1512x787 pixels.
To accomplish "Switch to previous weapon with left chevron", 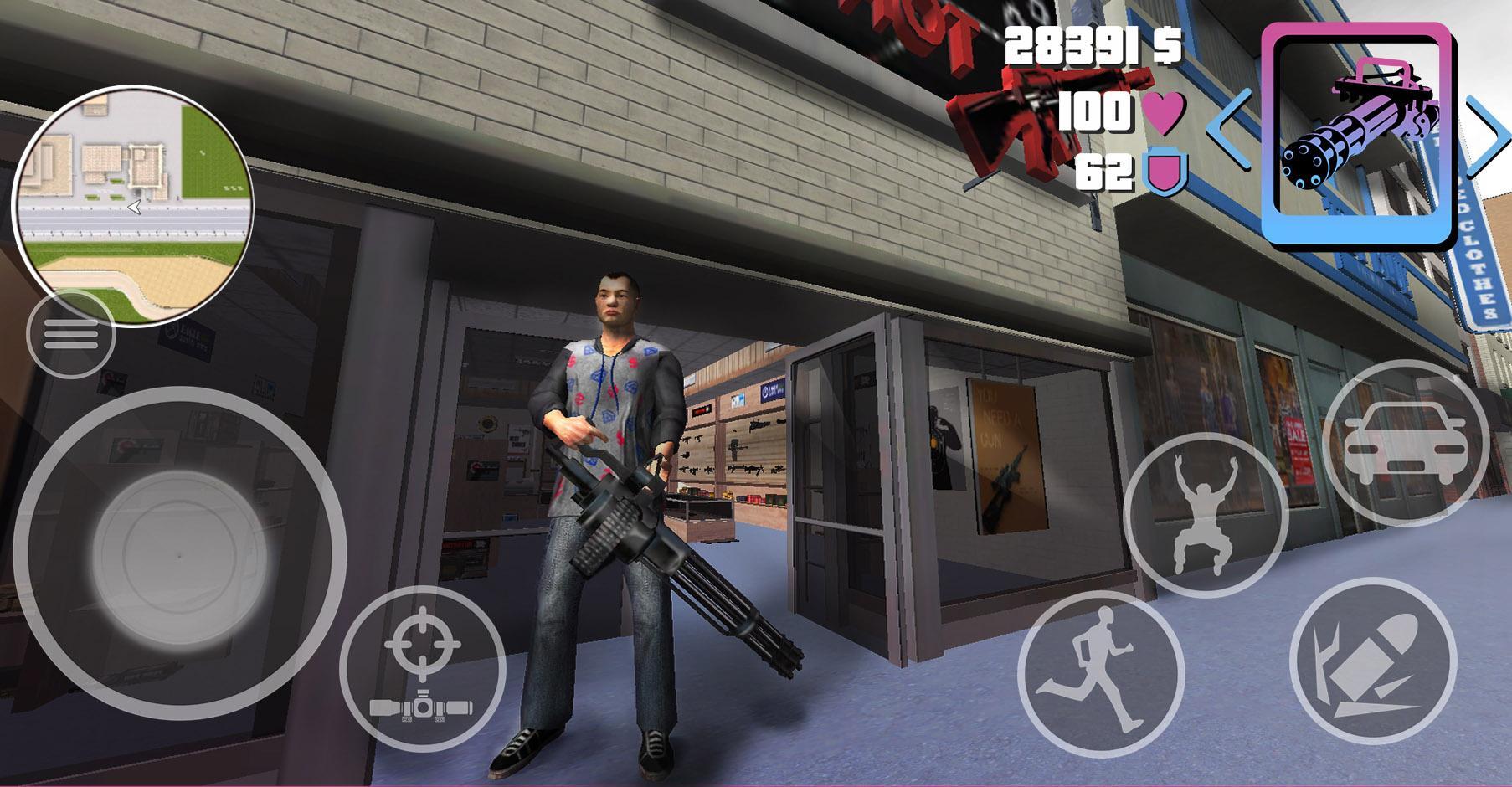I will (1228, 130).
